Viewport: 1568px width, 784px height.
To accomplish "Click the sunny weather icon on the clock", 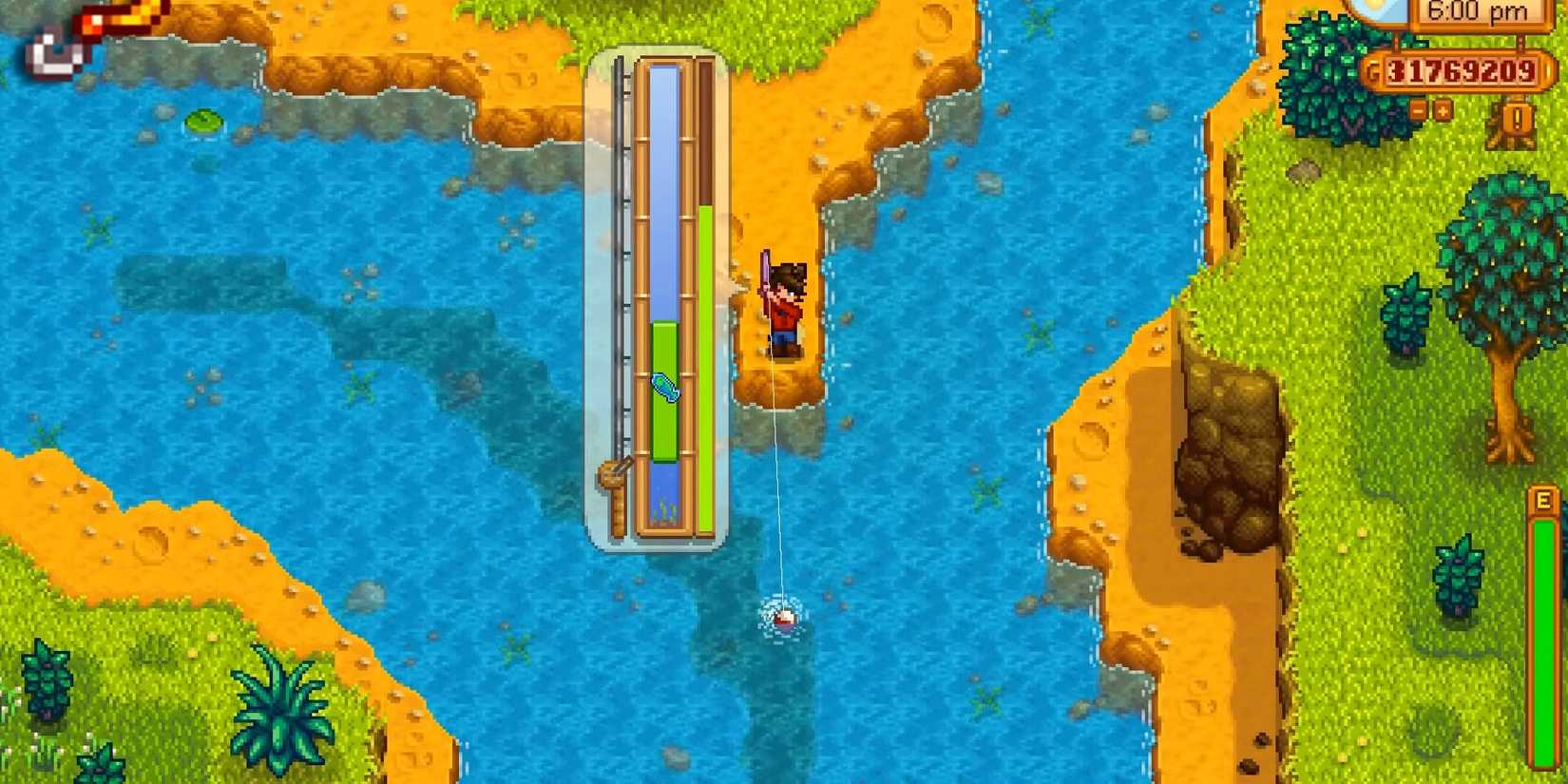I will [x=1374, y=8].
